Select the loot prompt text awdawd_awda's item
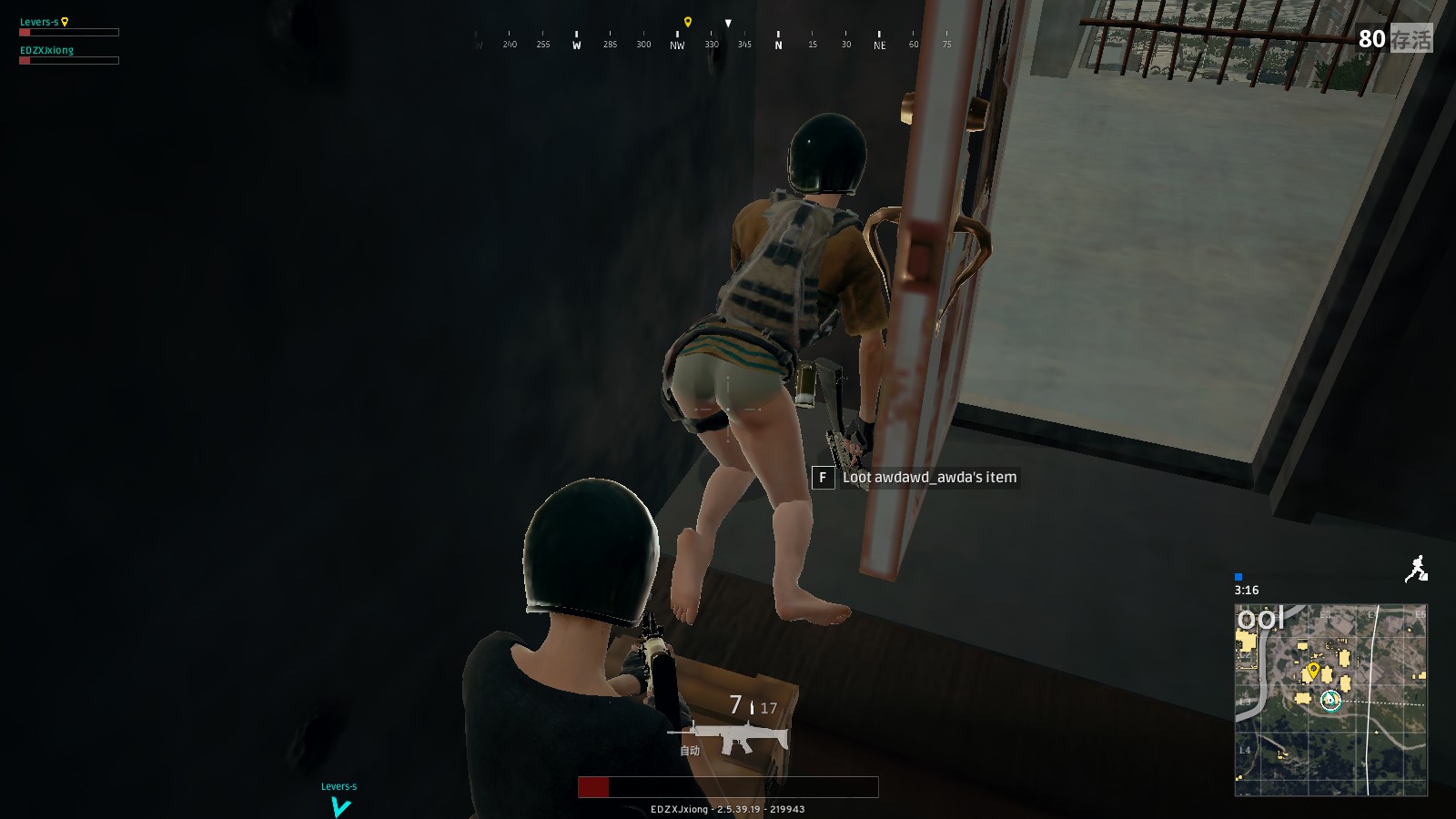 coord(929,477)
